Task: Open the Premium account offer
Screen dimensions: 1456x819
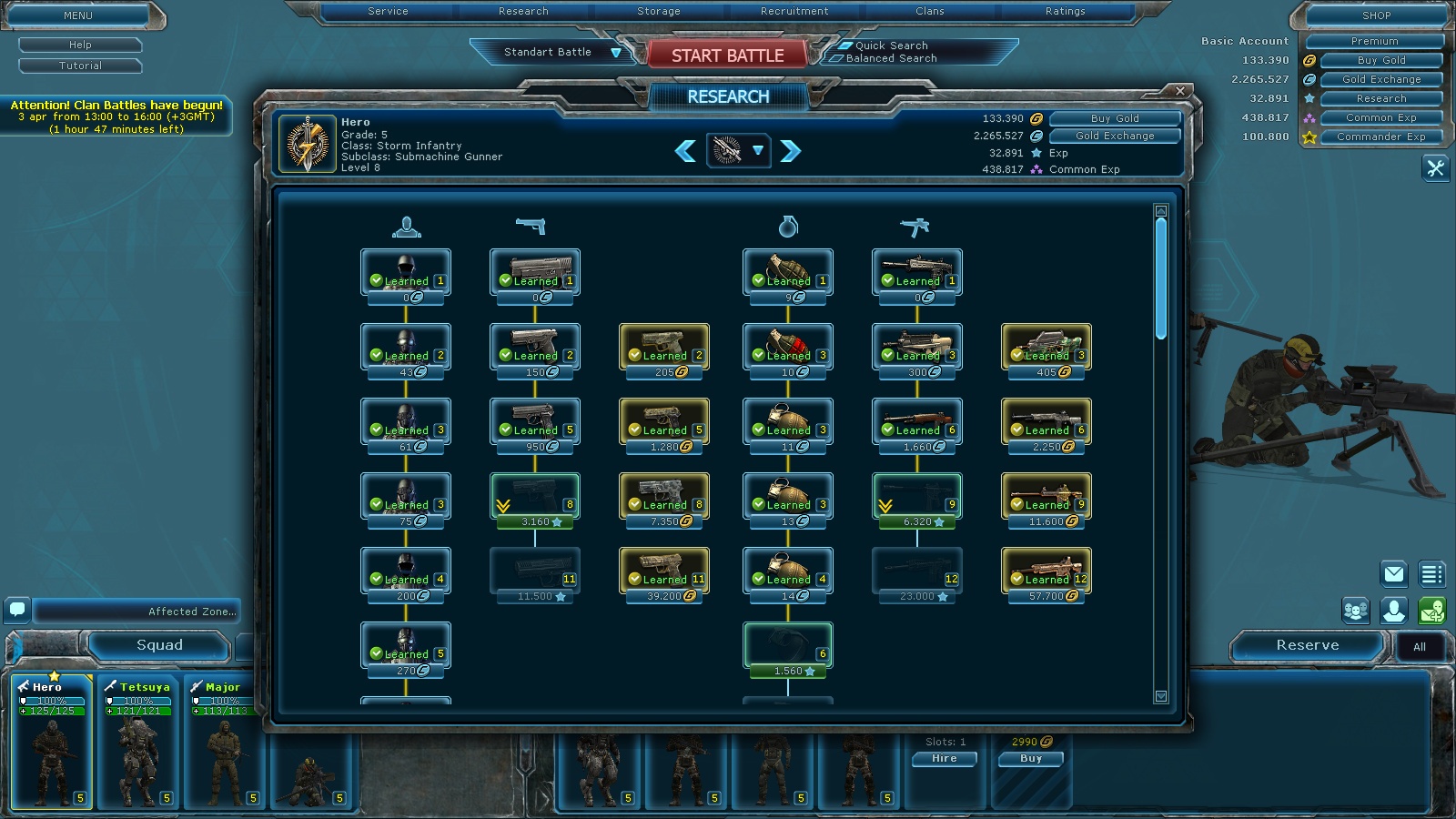Action: click(1374, 41)
